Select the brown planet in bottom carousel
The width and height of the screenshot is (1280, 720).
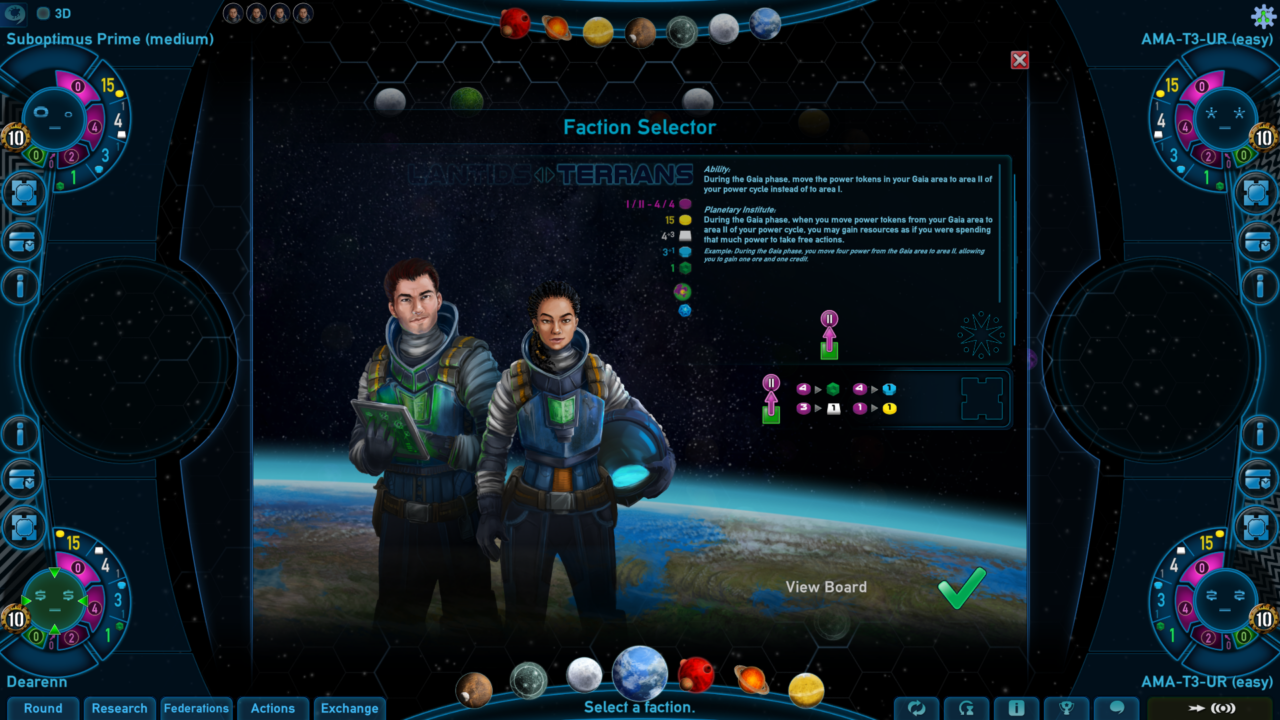[x=474, y=689]
